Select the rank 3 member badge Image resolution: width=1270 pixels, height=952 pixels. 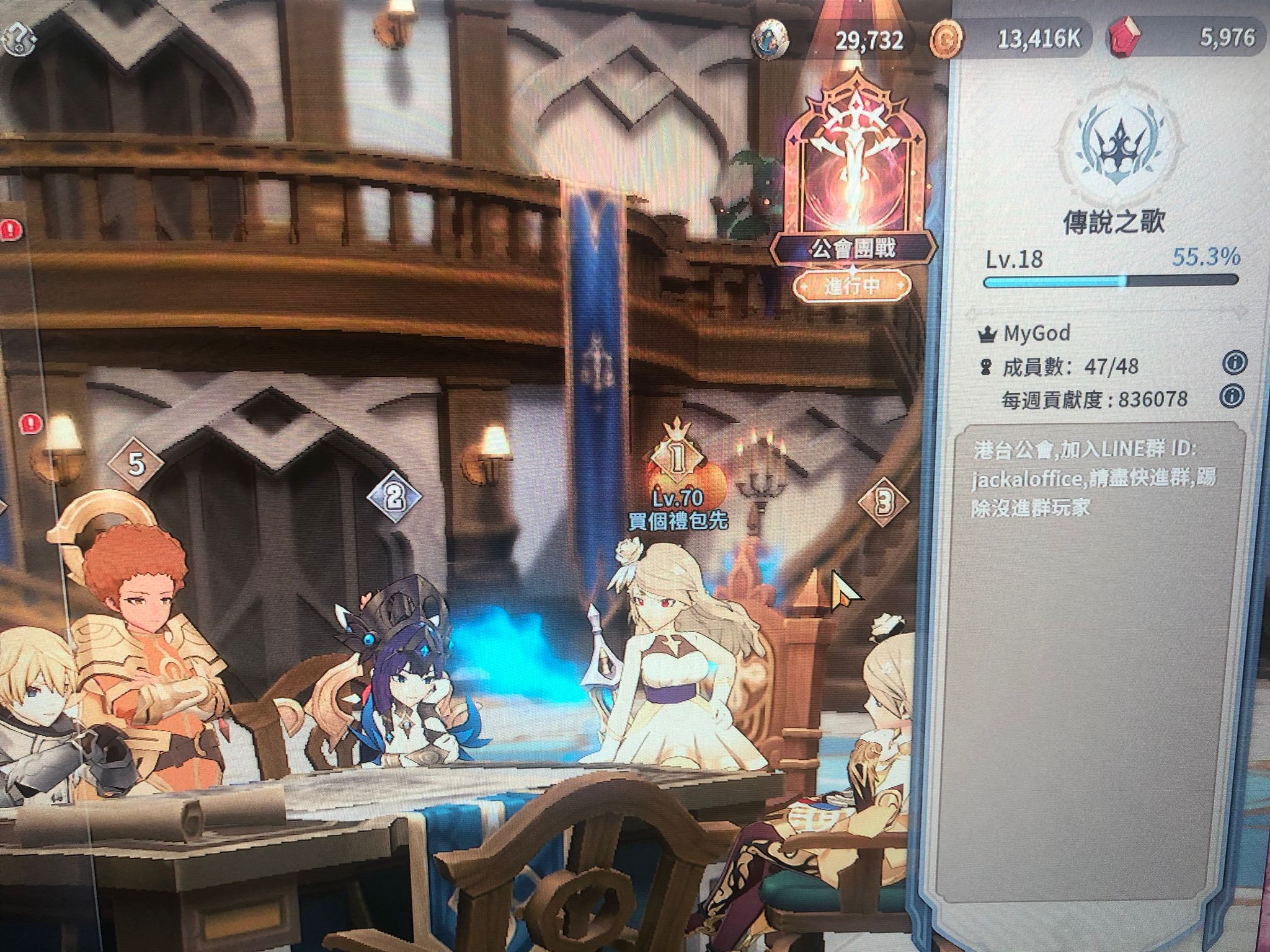pos(884,502)
